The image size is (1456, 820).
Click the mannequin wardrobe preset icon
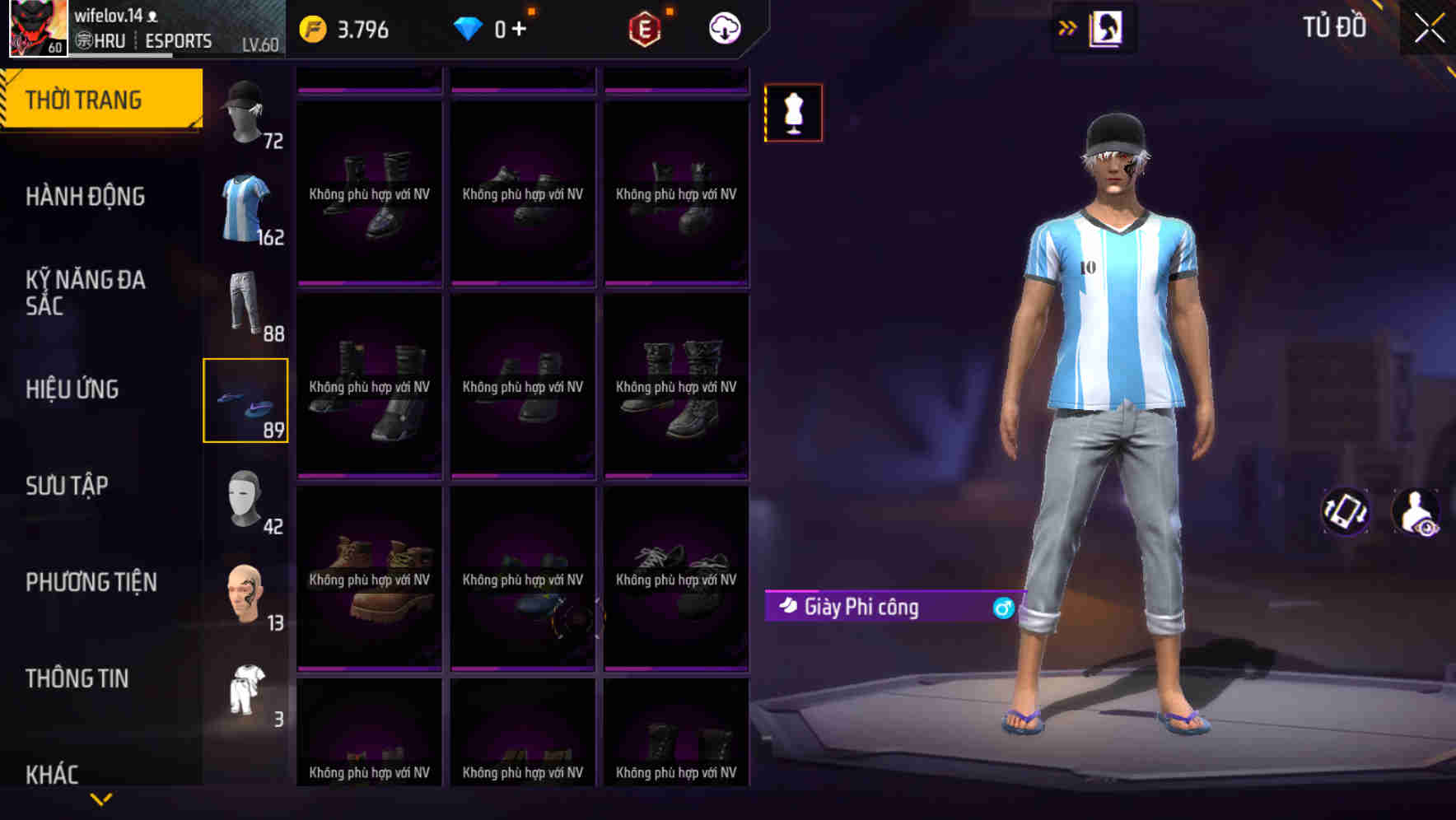pyautogui.click(x=792, y=113)
